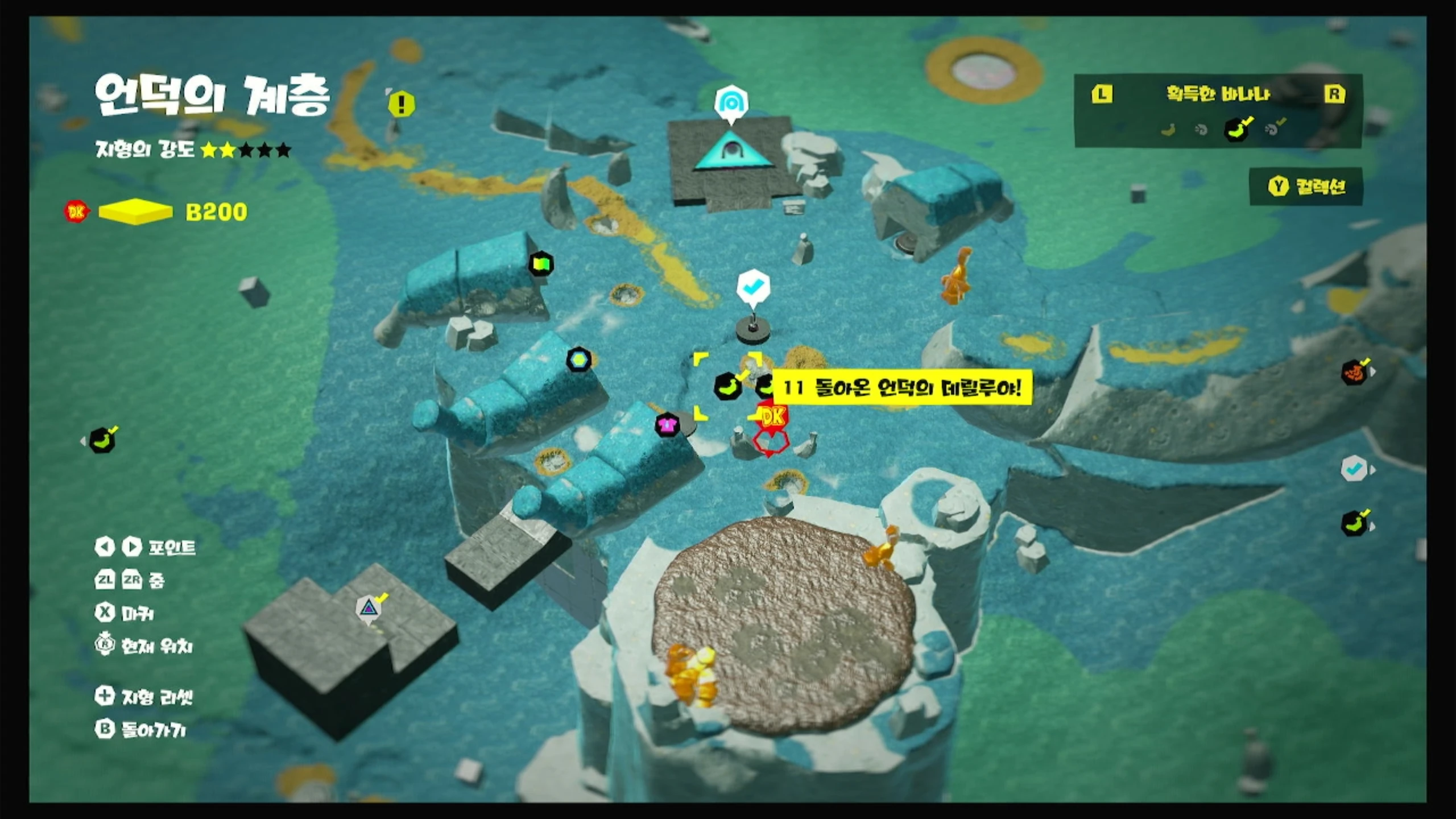Screen dimensions: 1456x819
Task: Click the DK current-position marker
Action: pos(772,418)
